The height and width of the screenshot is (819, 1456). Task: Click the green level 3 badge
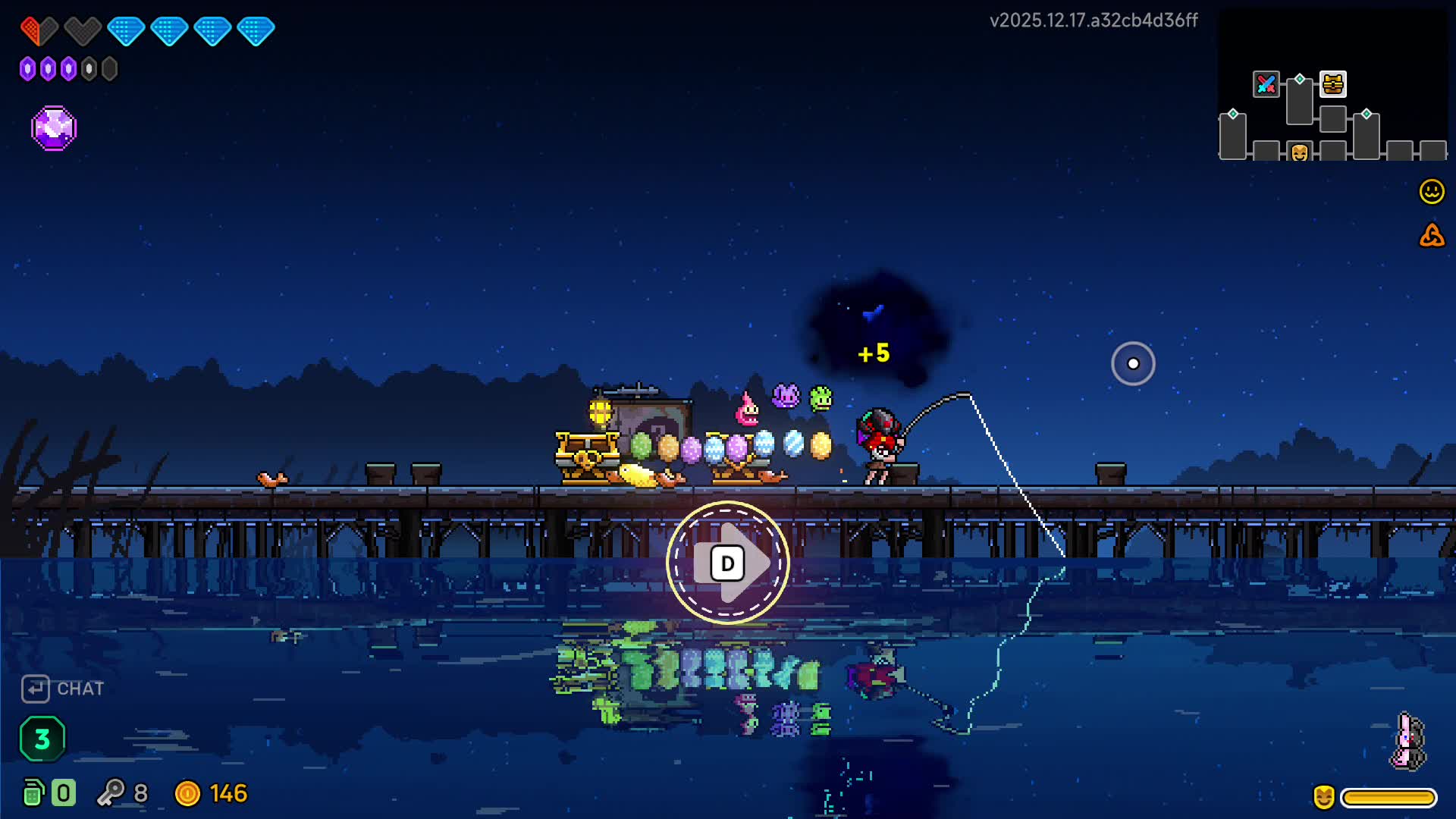point(42,738)
